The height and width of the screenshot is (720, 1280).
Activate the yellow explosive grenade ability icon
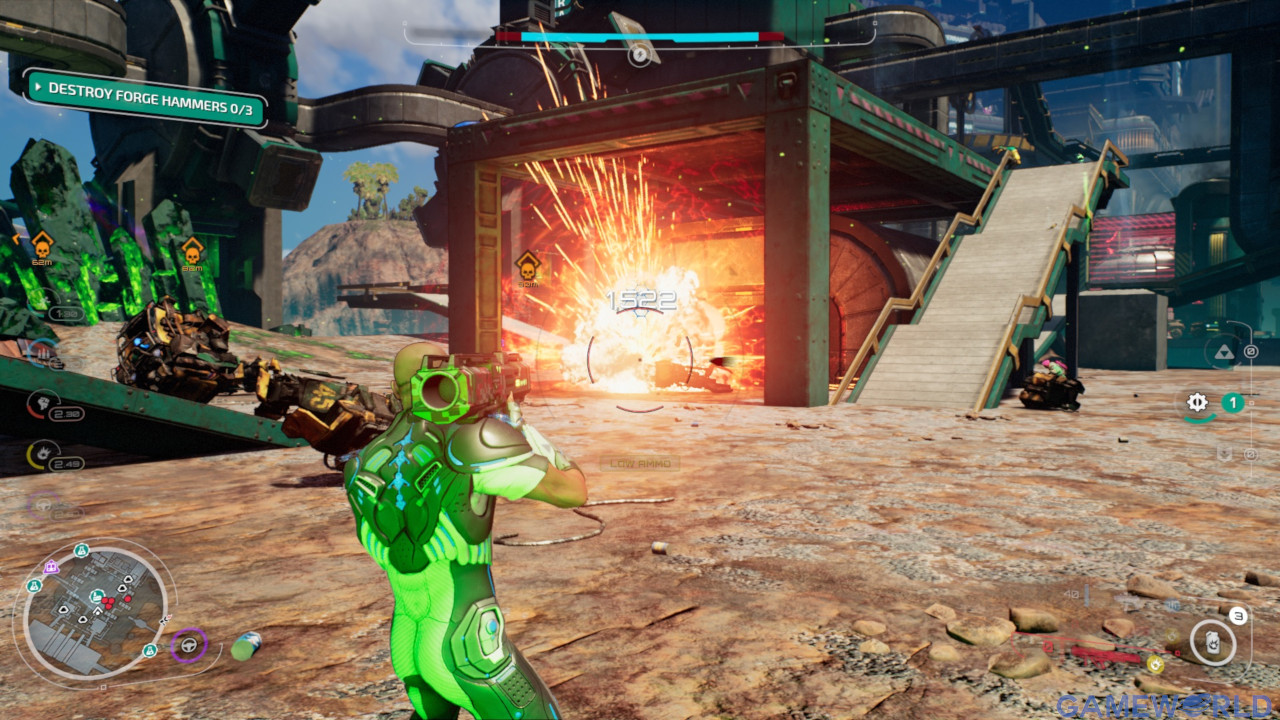pos(44,453)
